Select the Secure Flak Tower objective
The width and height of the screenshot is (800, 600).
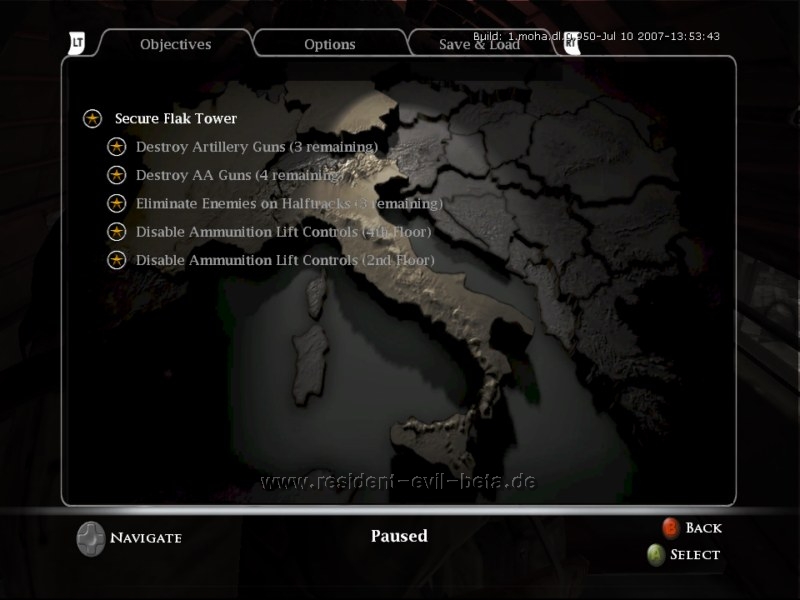(x=175, y=118)
